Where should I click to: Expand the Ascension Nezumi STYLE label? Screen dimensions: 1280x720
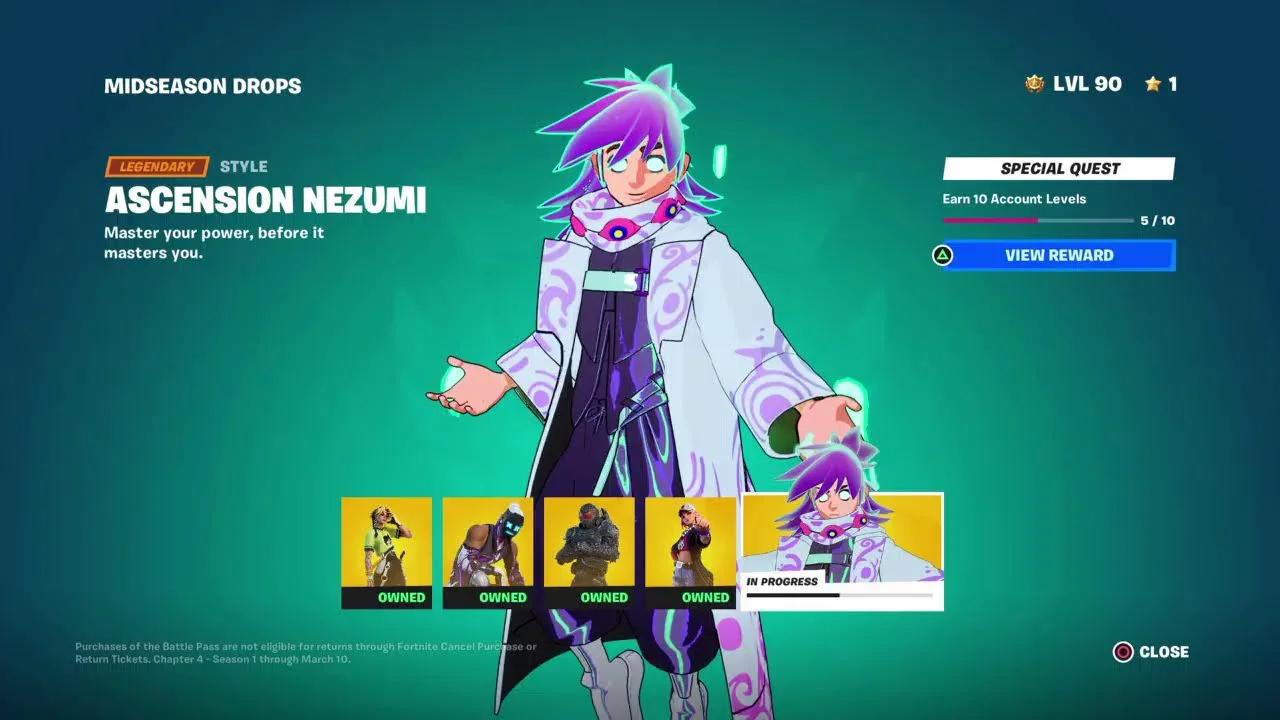click(246, 166)
